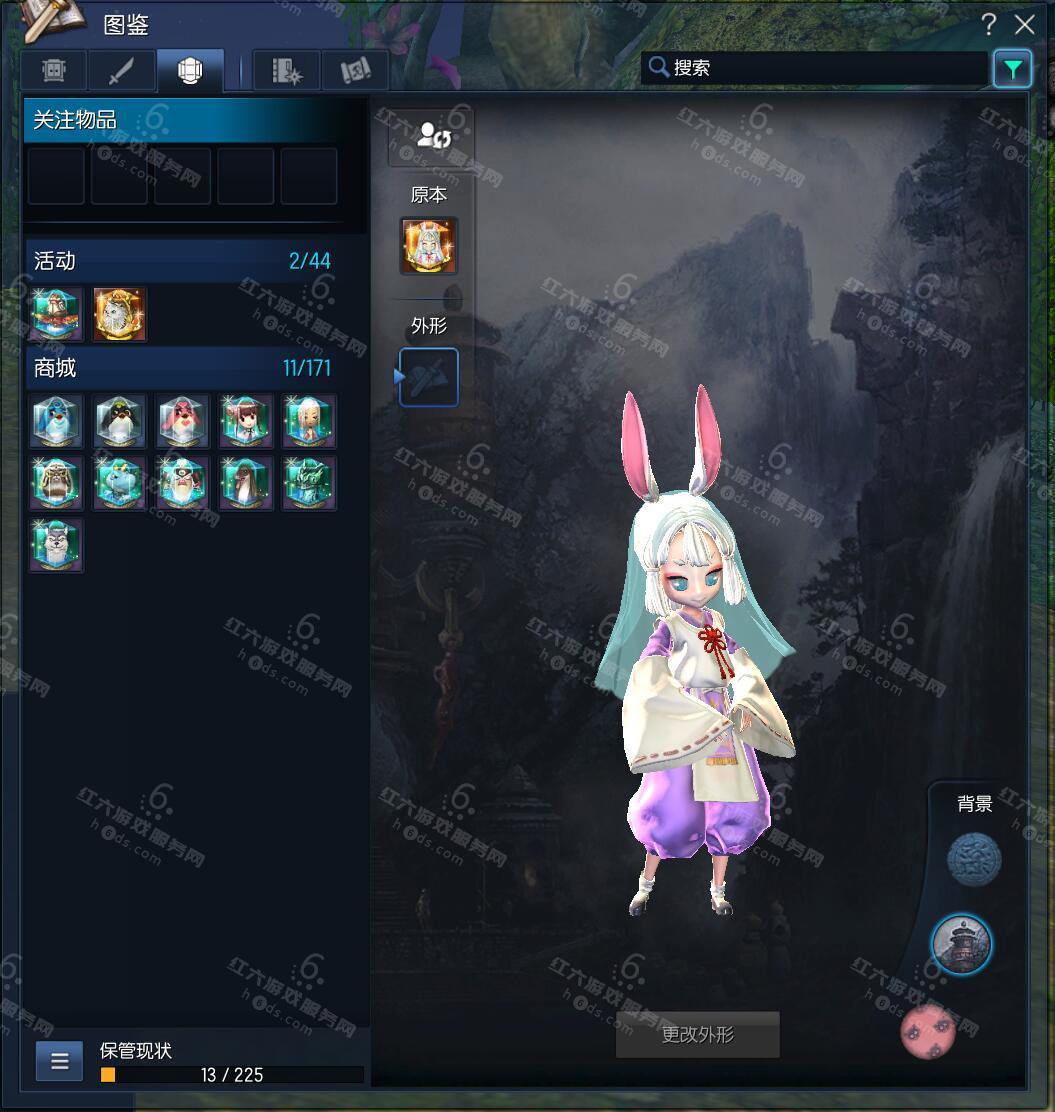
Task: Open the card with star tab
Action: click(x=286, y=71)
